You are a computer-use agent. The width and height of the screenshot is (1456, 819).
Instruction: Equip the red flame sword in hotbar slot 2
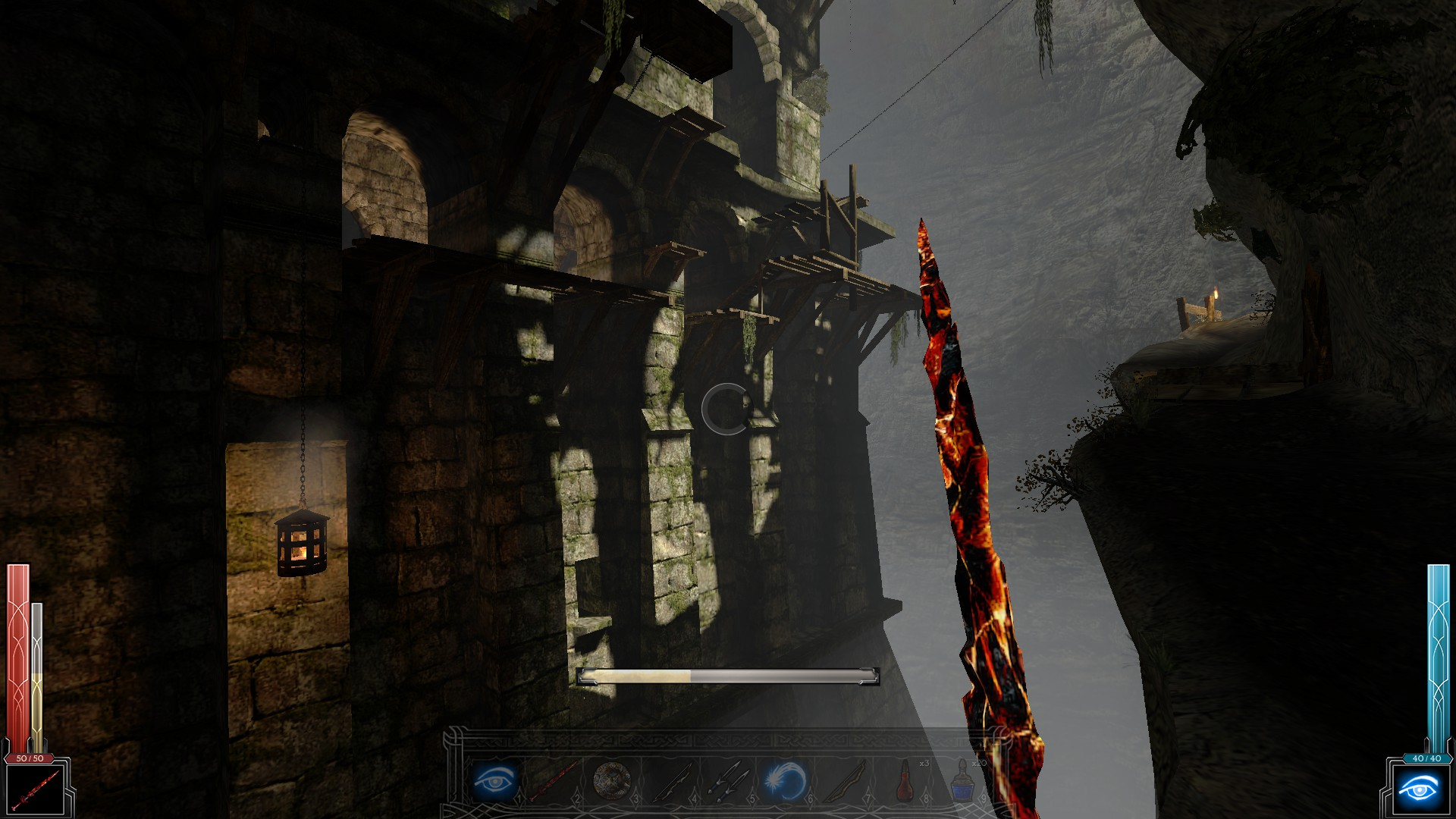554,780
